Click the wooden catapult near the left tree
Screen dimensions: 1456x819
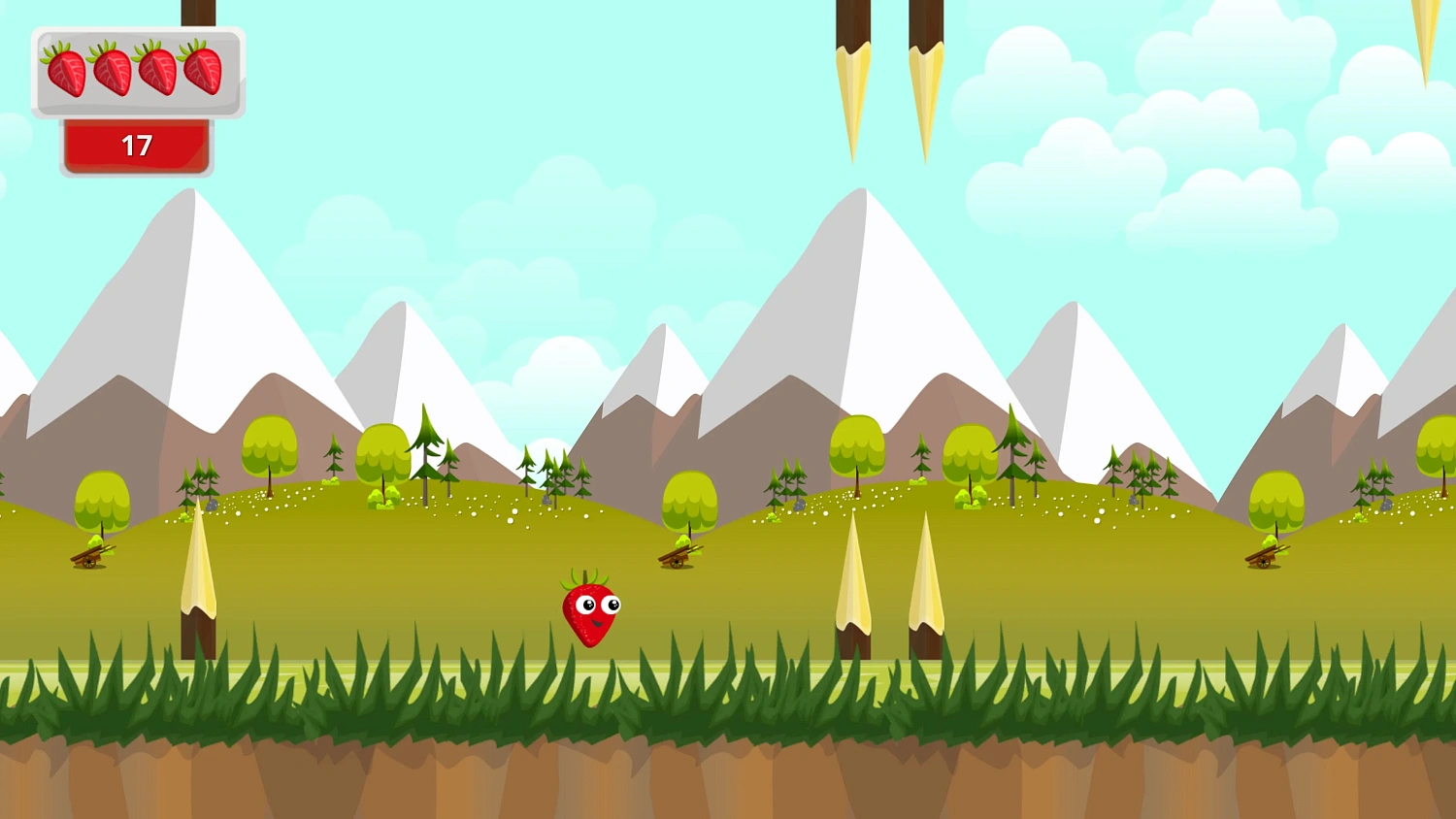90,556
